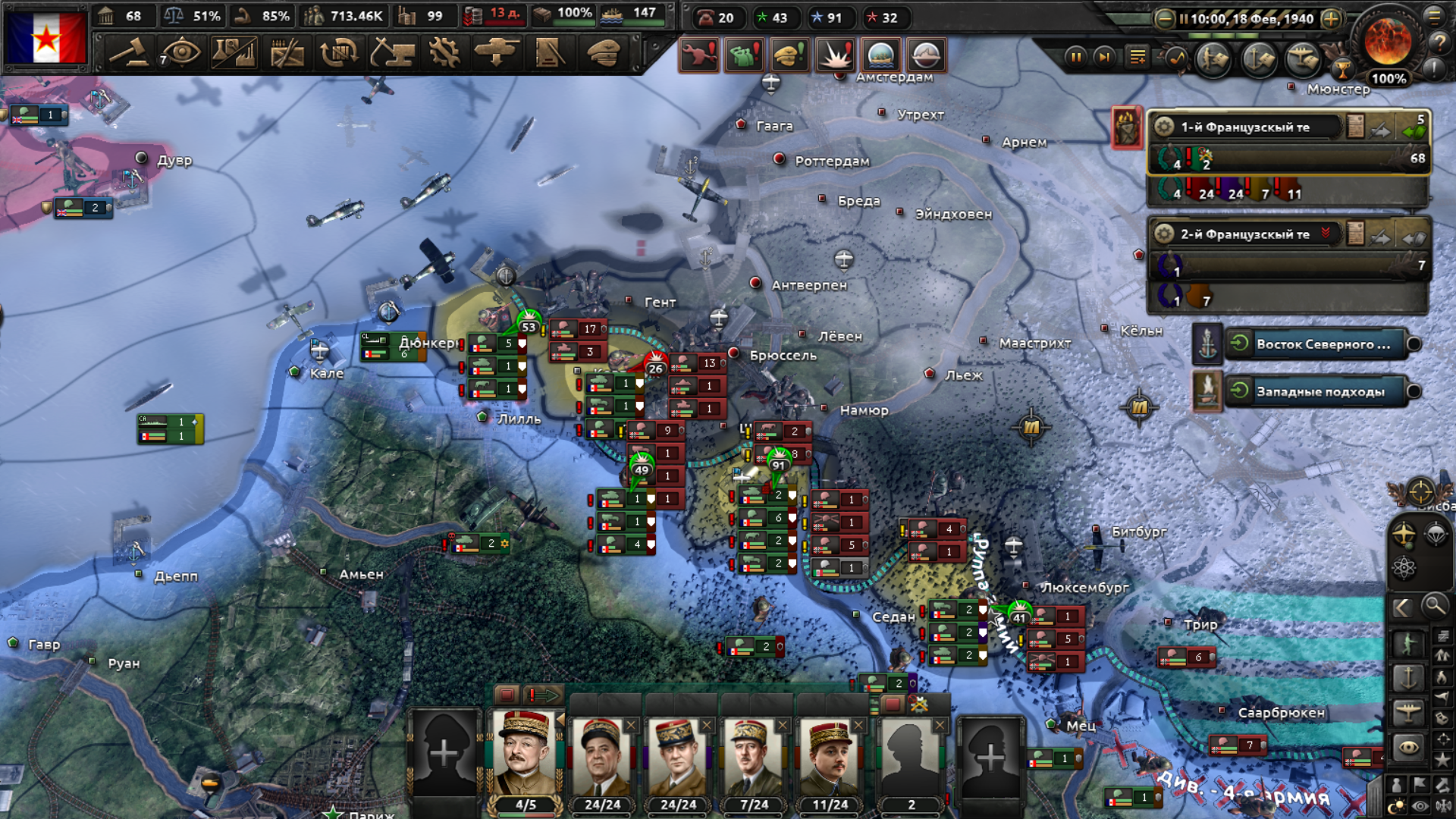Open the gear-and-wrench production menu
The height and width of the screenshot is (819, 1456).
(x=444, y=53)
